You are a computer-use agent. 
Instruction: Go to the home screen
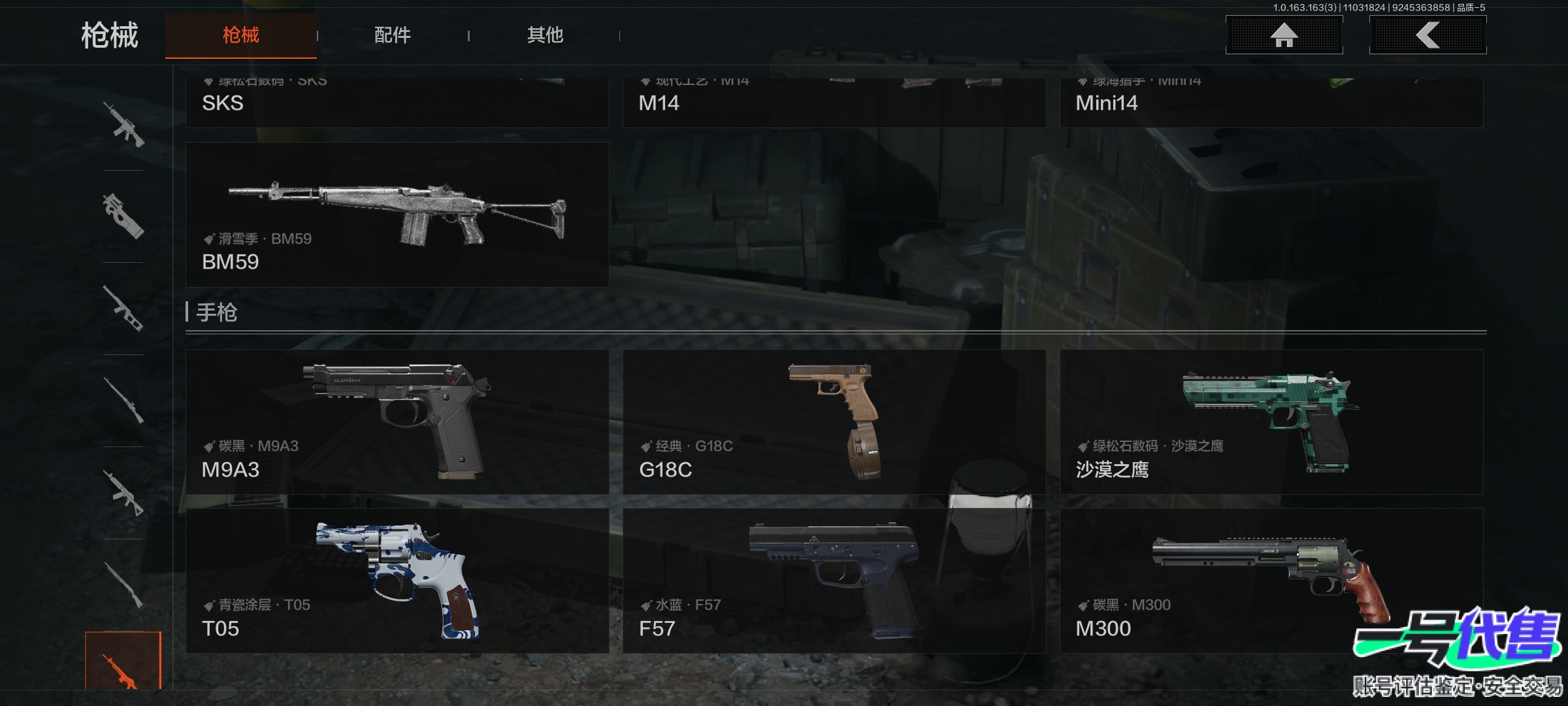[1284, 35]
